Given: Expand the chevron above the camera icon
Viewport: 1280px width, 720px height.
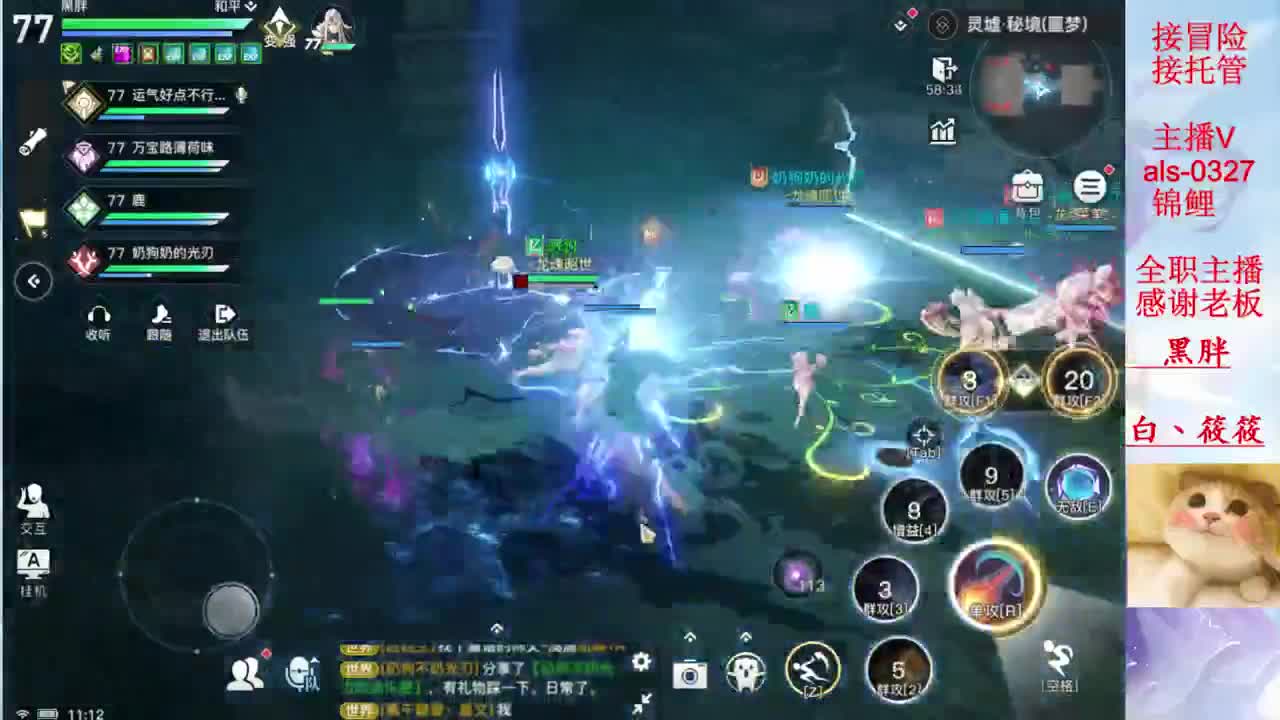Looking at the screenshot, I should click(x=688, y=635).
